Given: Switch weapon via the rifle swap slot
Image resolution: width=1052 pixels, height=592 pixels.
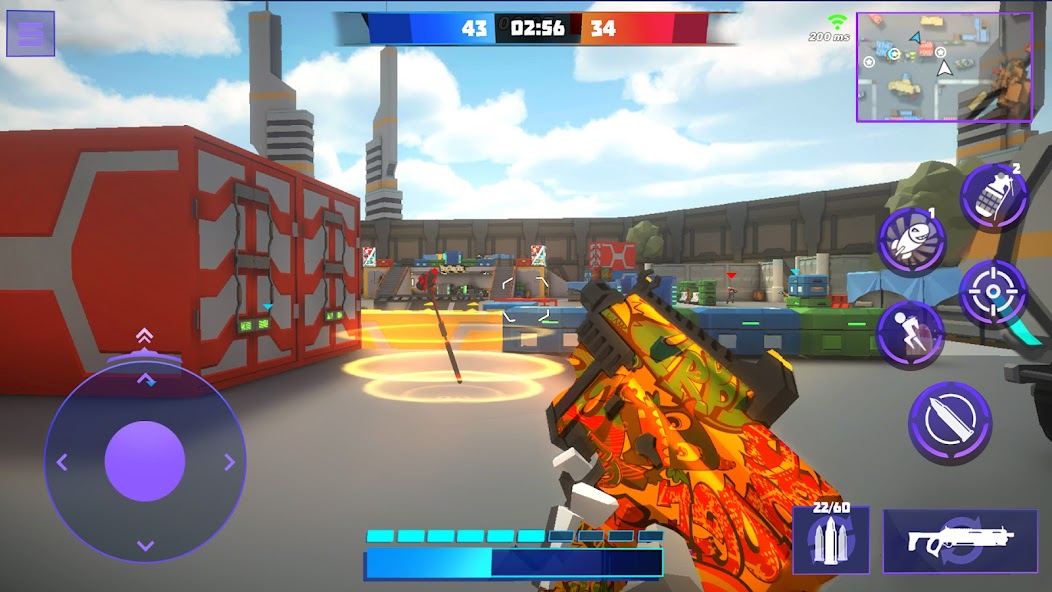Looking at the screenshot, I should tap(959, 540).
